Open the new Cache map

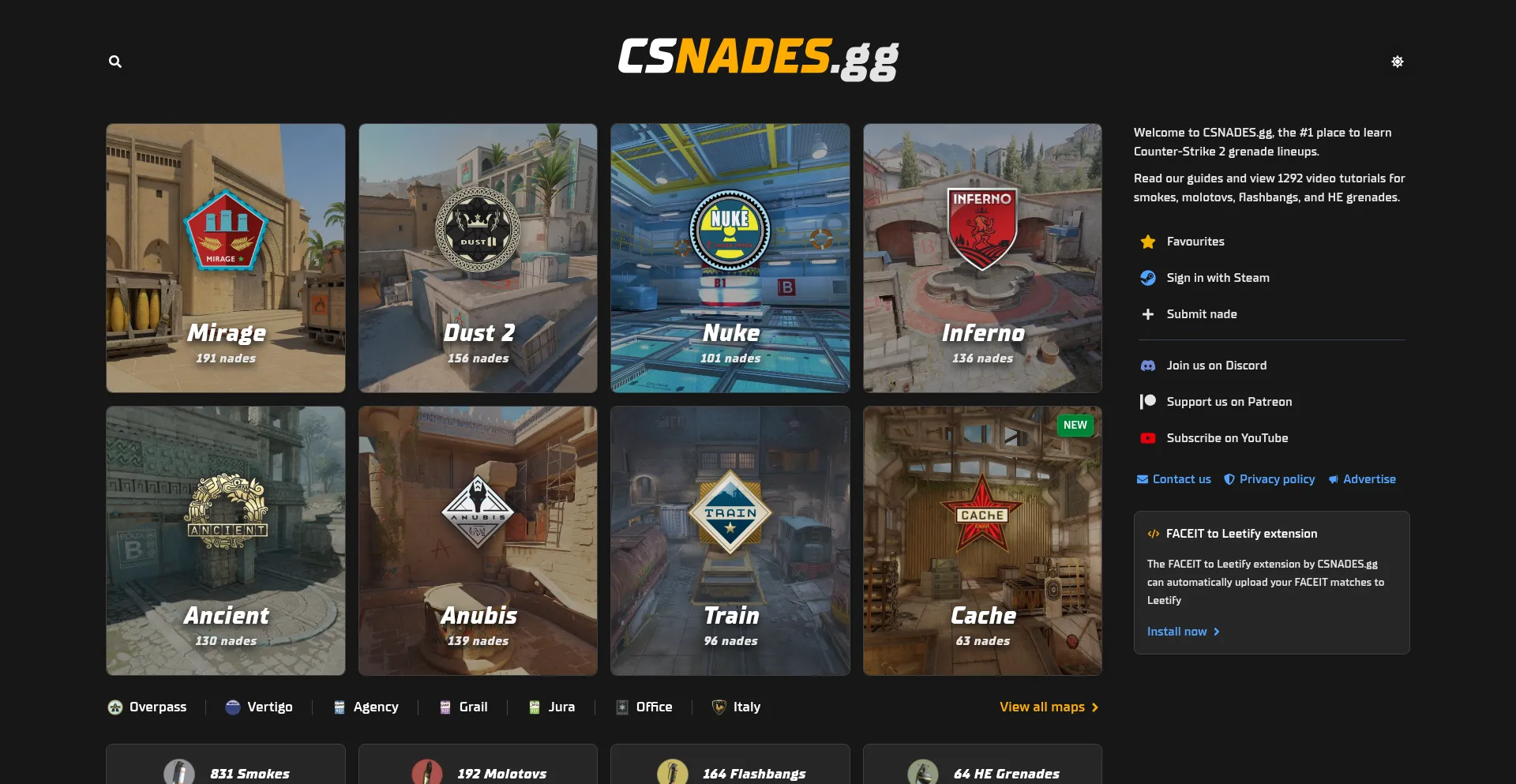[x=982, y=541]
